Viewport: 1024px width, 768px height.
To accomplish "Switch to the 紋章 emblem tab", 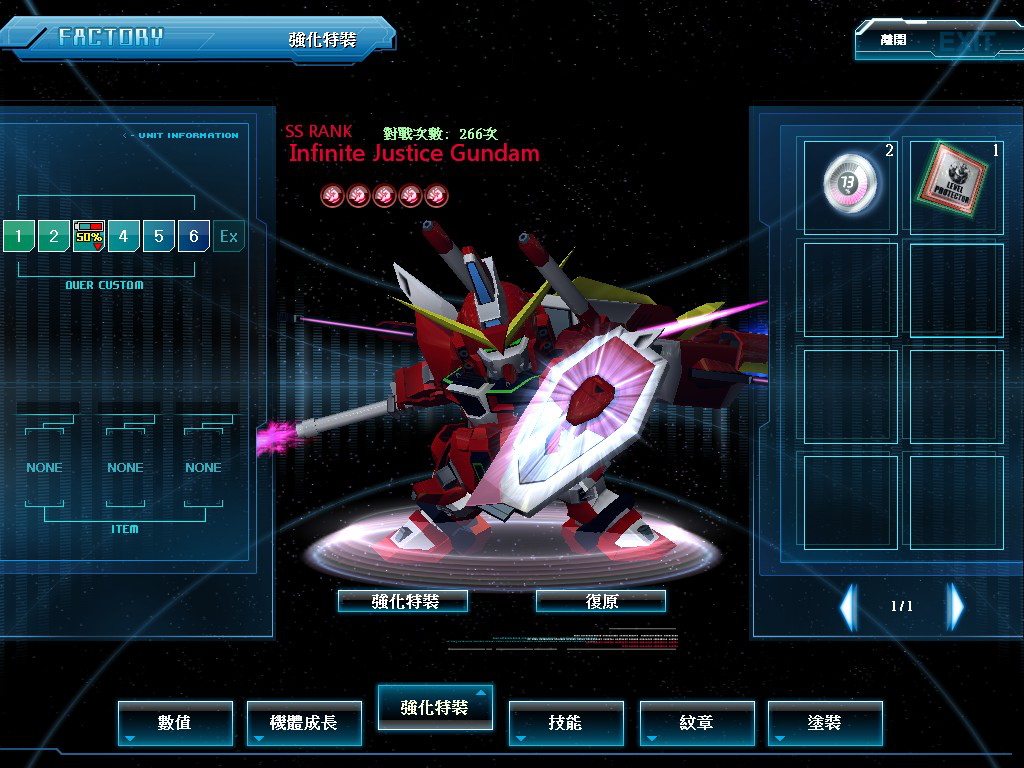I will click(x=697, y=723).
